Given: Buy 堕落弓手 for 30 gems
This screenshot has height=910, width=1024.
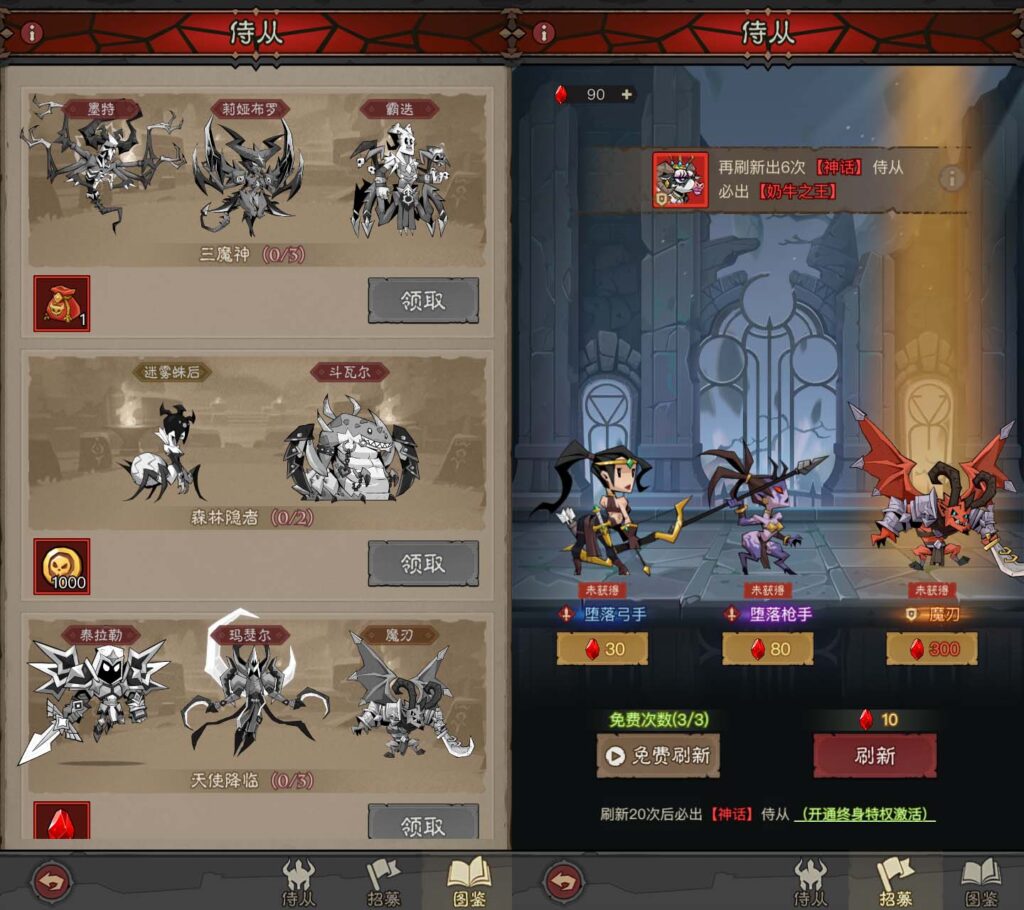Looking at the screenshot, I should tap(602, 649).
